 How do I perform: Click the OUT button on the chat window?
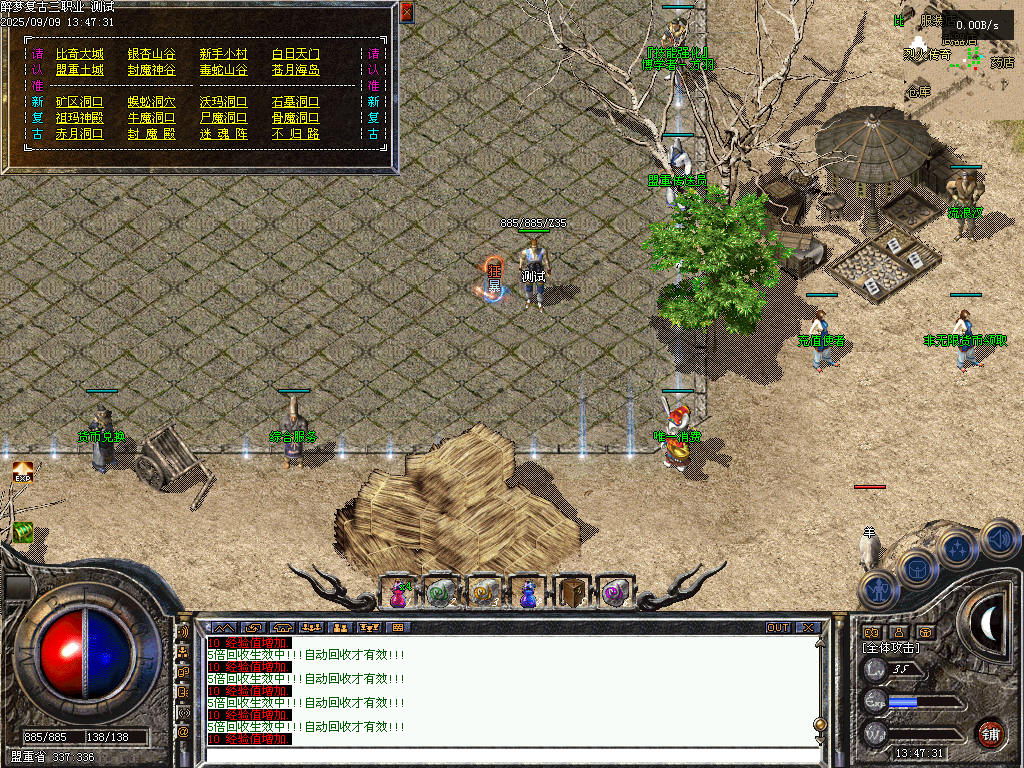(x=778, y=628)
